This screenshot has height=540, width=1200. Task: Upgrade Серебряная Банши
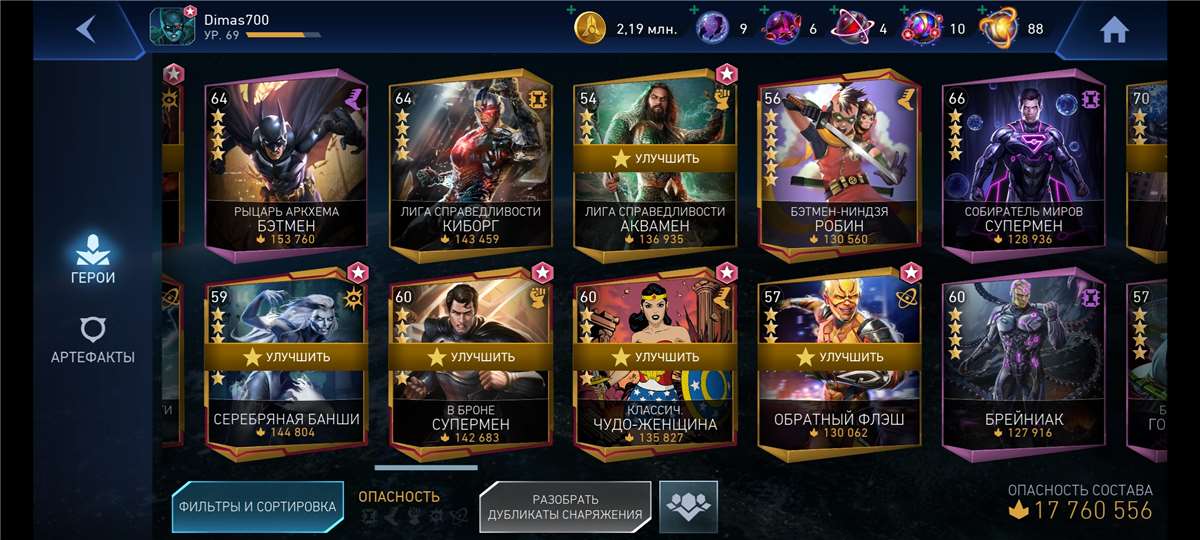(x=286, y=356)
